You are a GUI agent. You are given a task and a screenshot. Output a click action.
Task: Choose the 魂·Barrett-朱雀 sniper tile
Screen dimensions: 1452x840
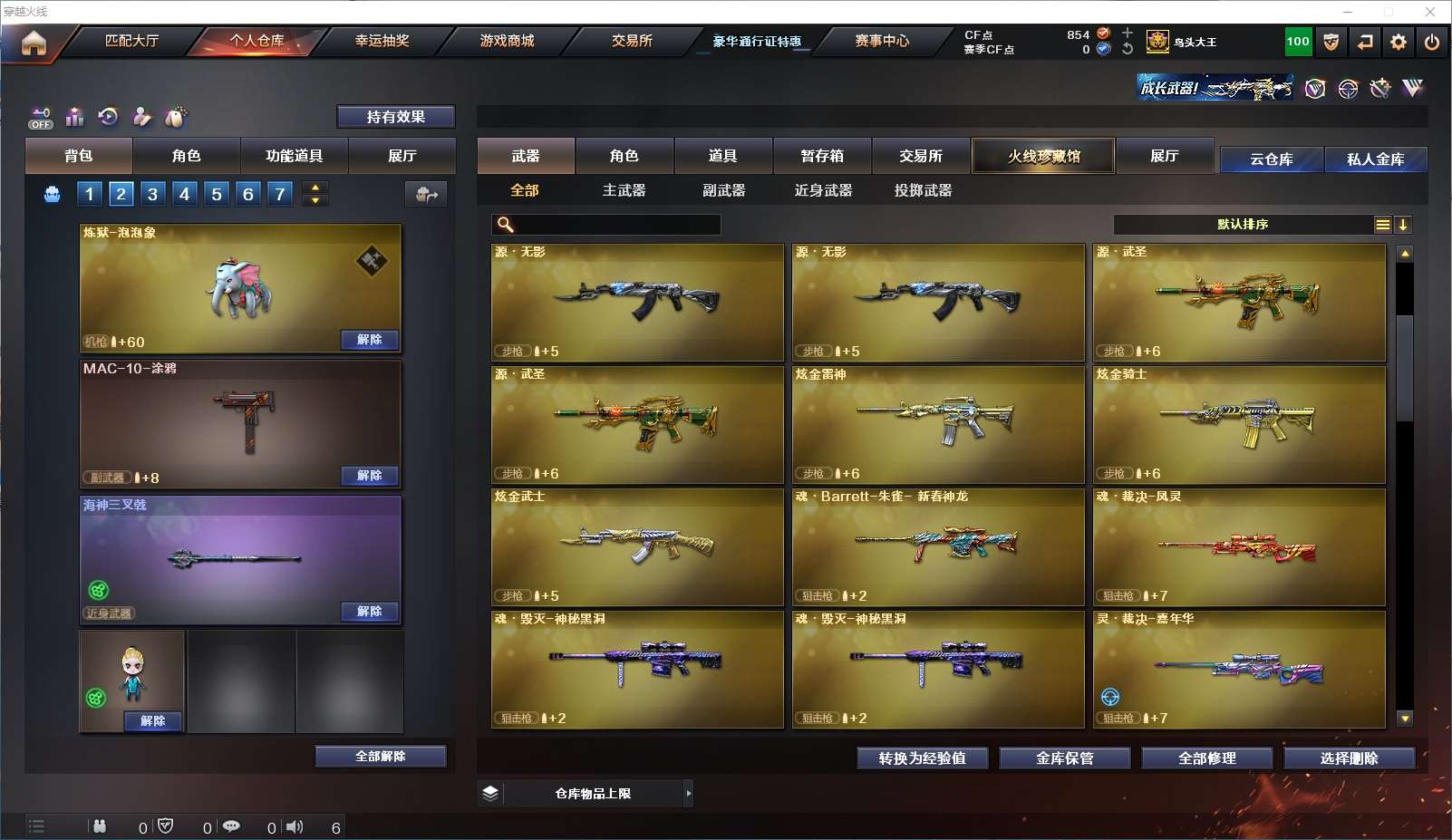coord(938,546)
